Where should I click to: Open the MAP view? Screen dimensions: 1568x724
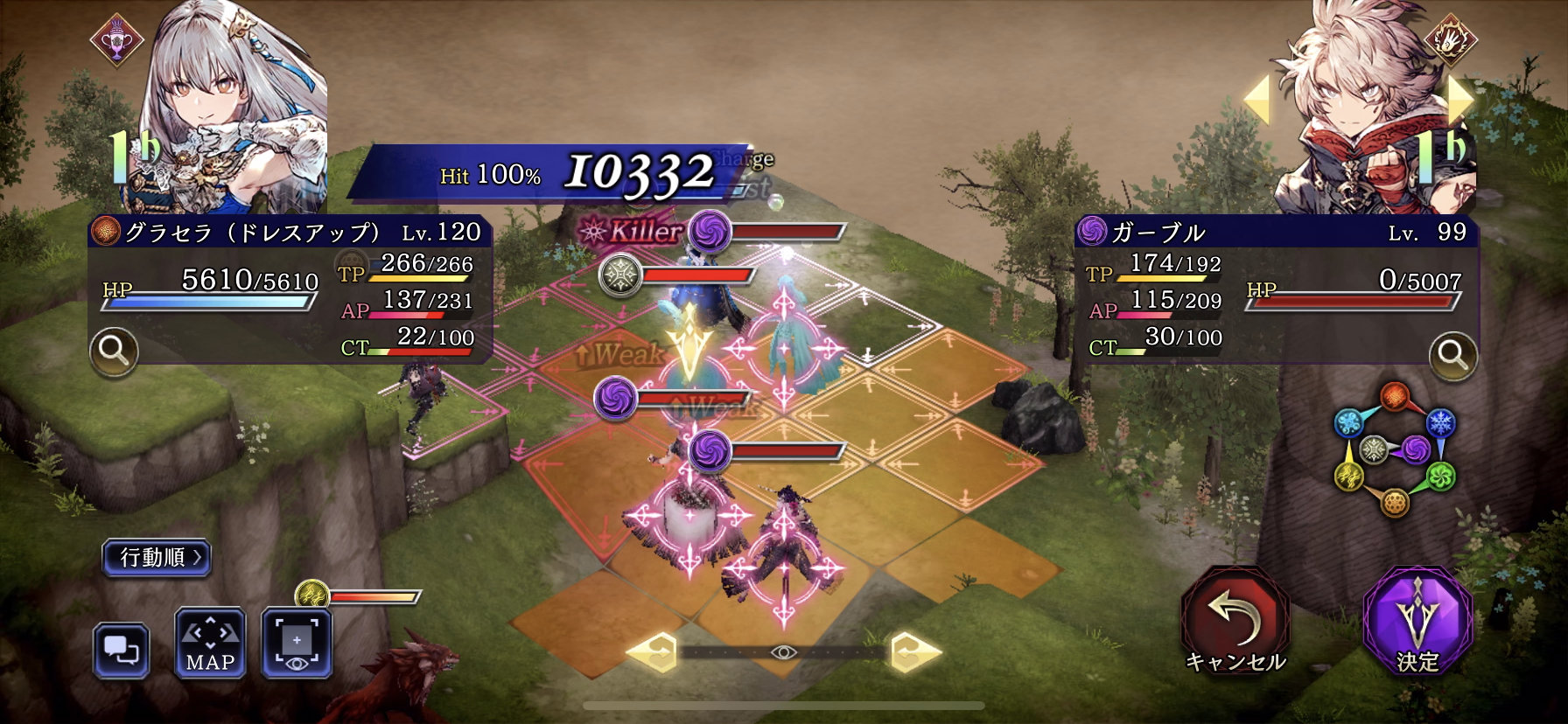tap(210, 644)
